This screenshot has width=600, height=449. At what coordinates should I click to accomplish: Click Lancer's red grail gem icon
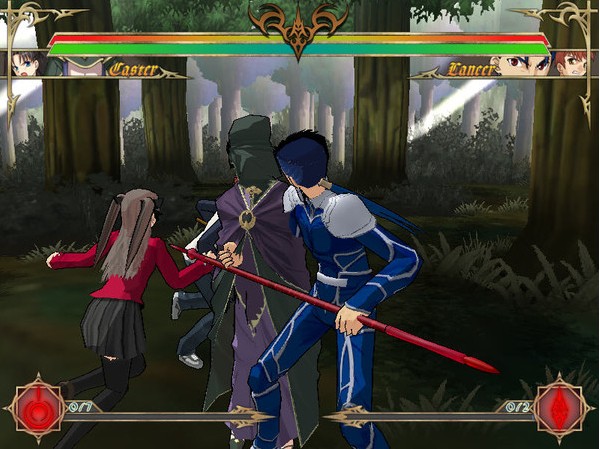pos(561,408)
